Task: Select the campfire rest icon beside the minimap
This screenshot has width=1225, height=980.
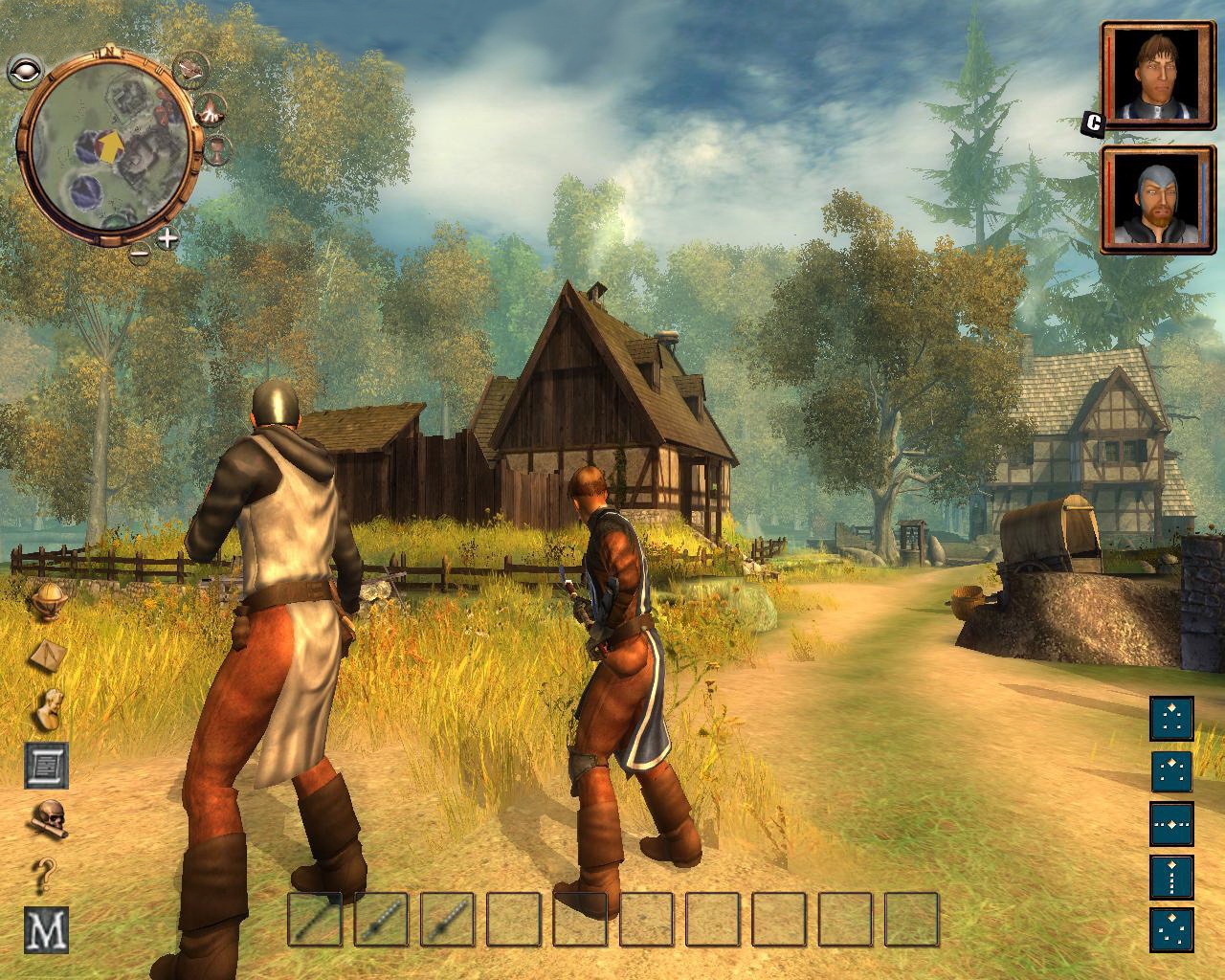Action: (211, 109)
